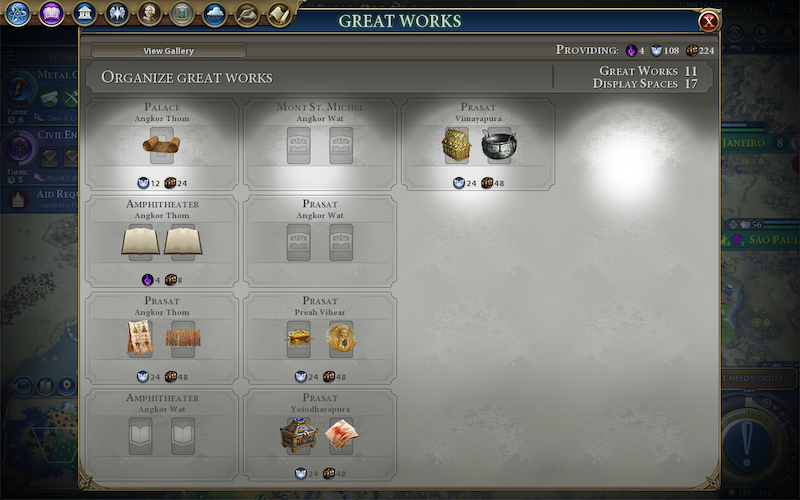
Task: Open the quill and paper icon
Action: tap(246, 14)
